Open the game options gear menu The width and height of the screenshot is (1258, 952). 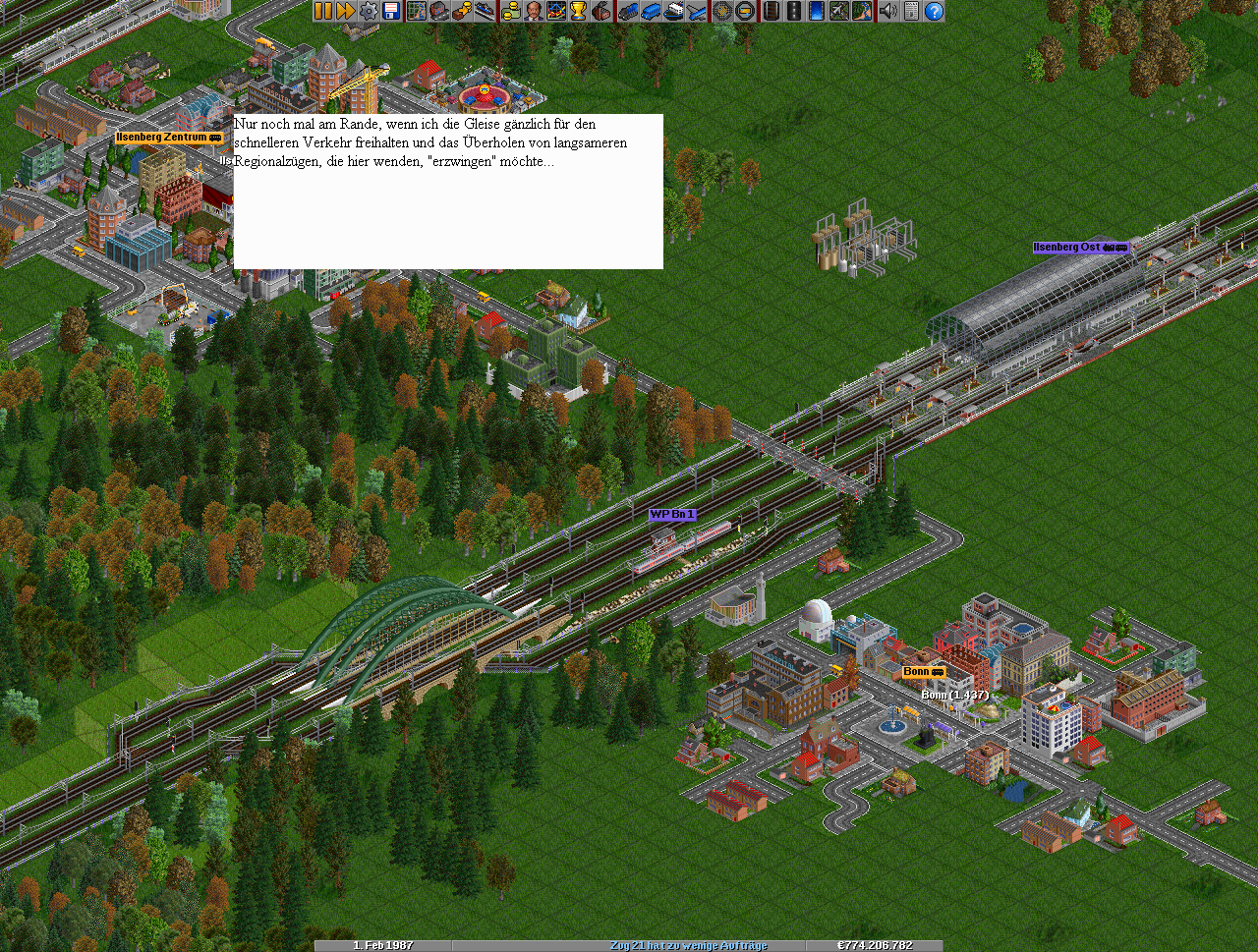click(369, 11)
